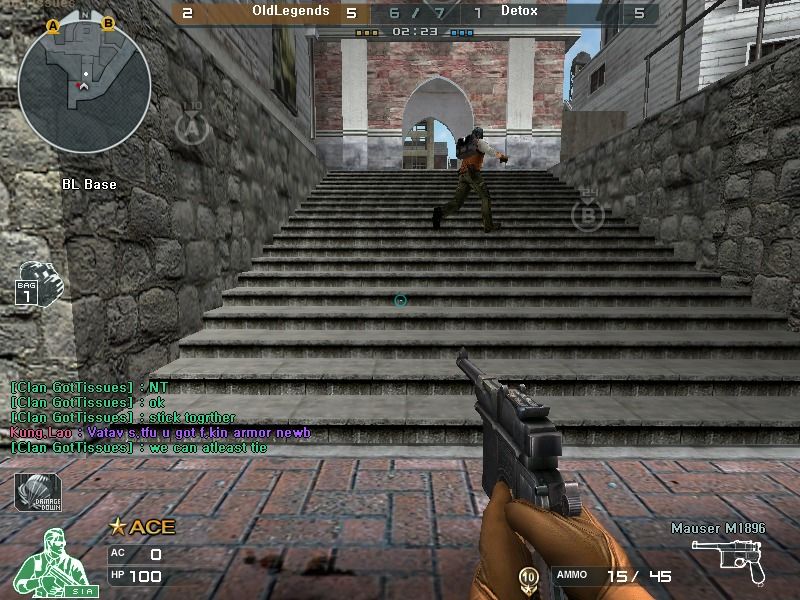Click the round medal icon beside ammo
Image resolution: width=800 pixels, height=600 pixels.
click(529, 577)
